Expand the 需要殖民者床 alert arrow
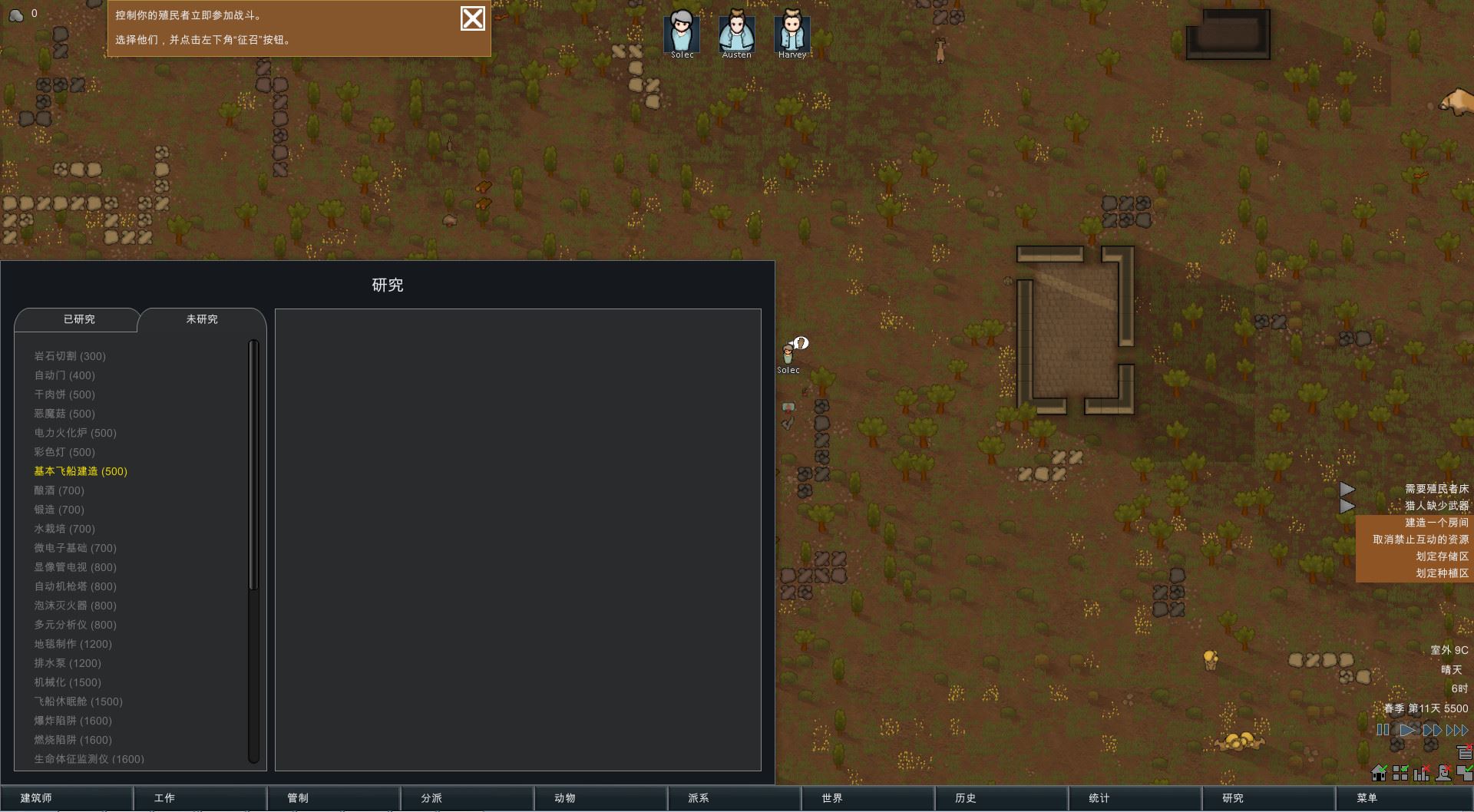Viewport: 1474px width, 812px height. [x=1347, y=489]
